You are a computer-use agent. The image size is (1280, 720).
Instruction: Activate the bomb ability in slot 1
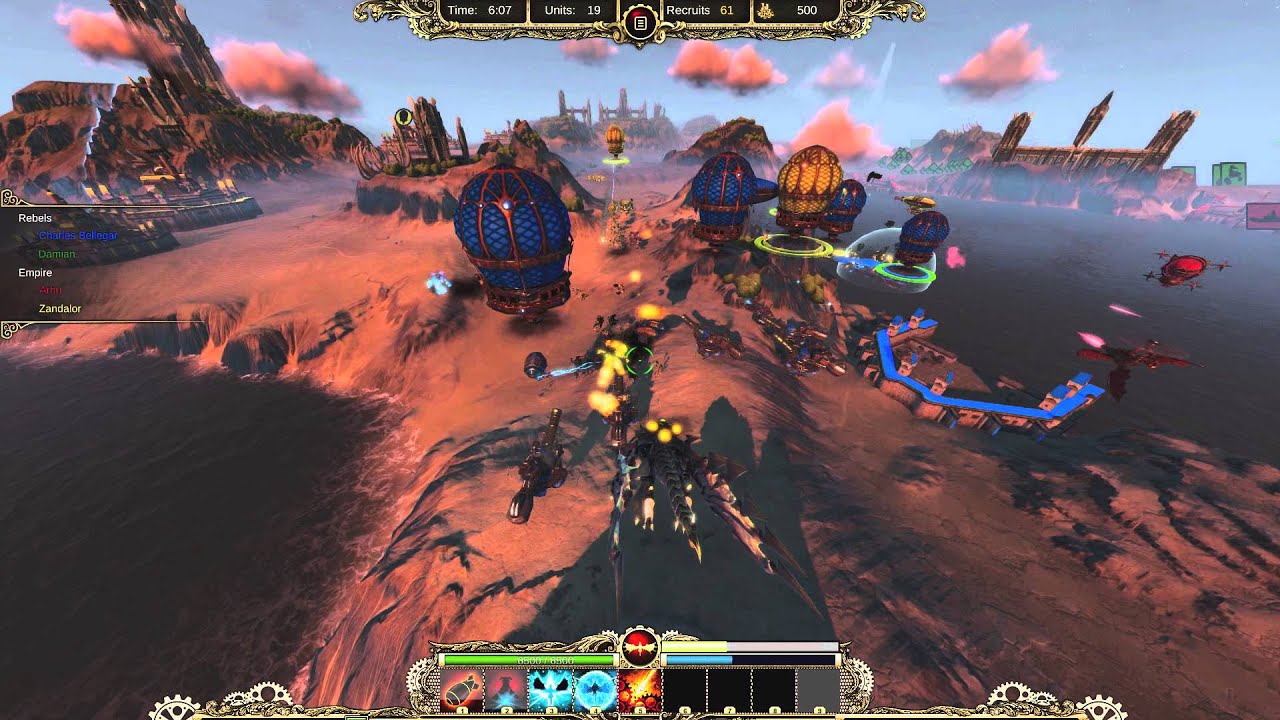pos(462,691)
